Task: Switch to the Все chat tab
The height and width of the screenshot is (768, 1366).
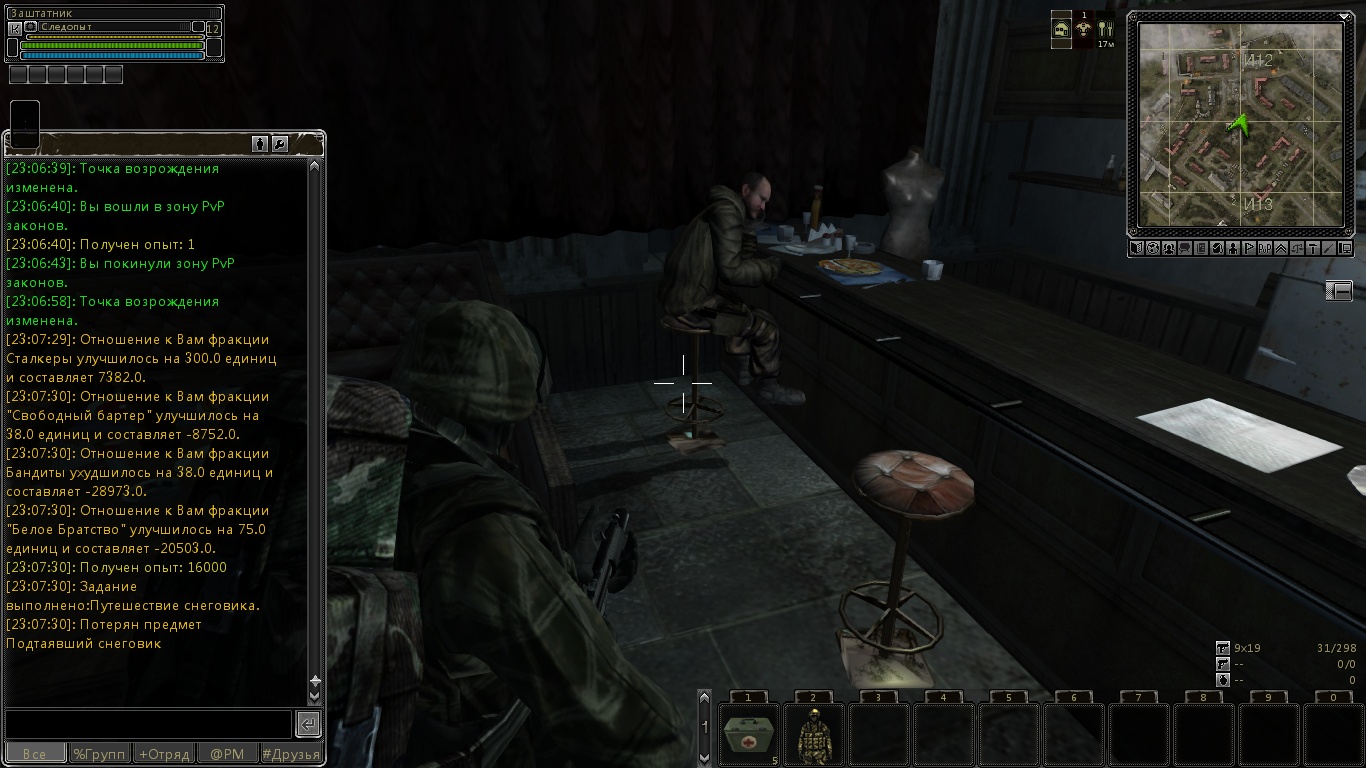Action: coord(35,754)
